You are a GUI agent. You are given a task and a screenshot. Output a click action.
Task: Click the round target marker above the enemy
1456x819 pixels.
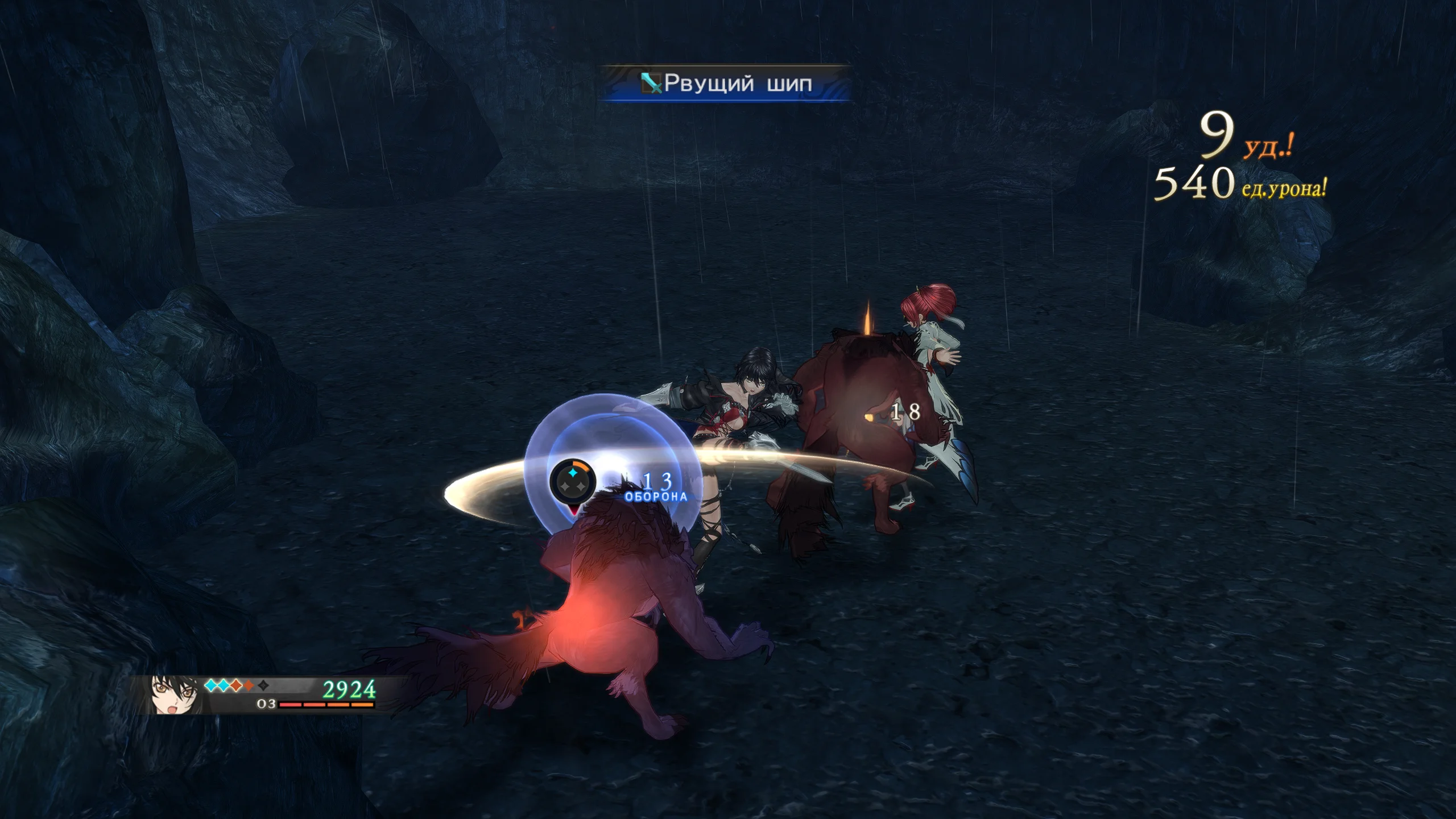coord(573,483)
